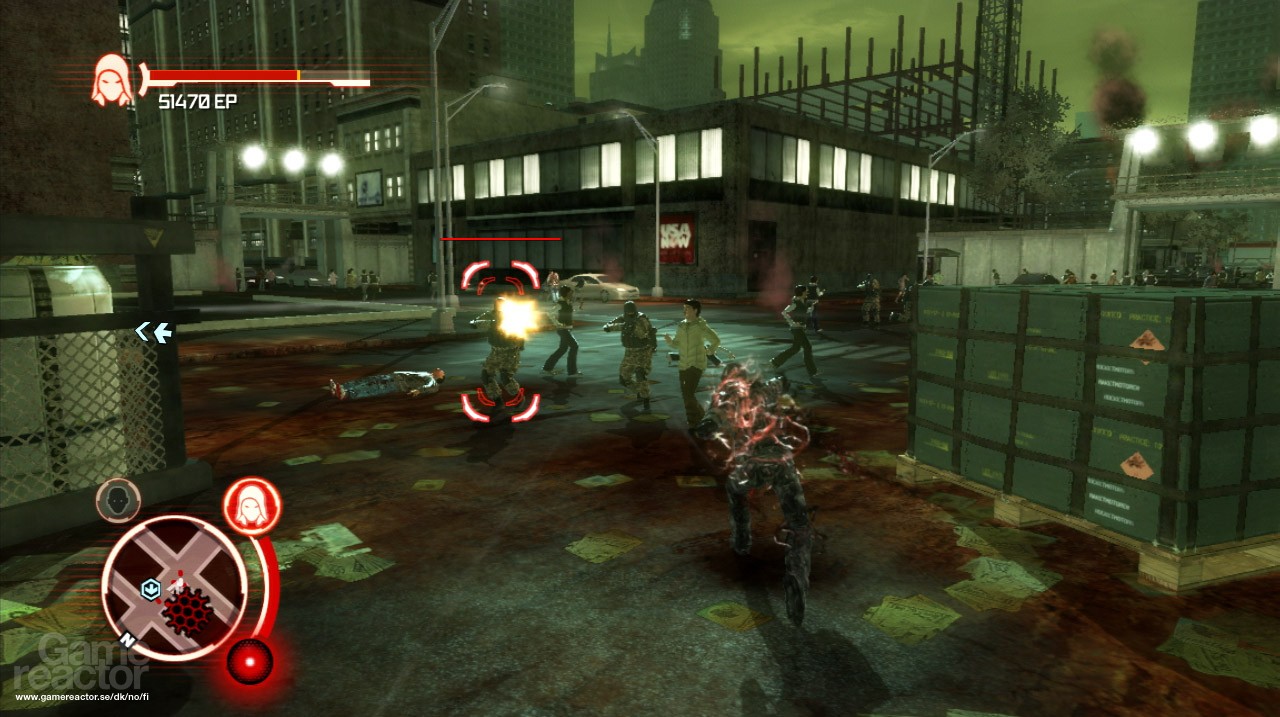The width and height of the screenshot is (1280, 717).
Task: Select the grey disguise head icon
Action: [x=118, y=499]
